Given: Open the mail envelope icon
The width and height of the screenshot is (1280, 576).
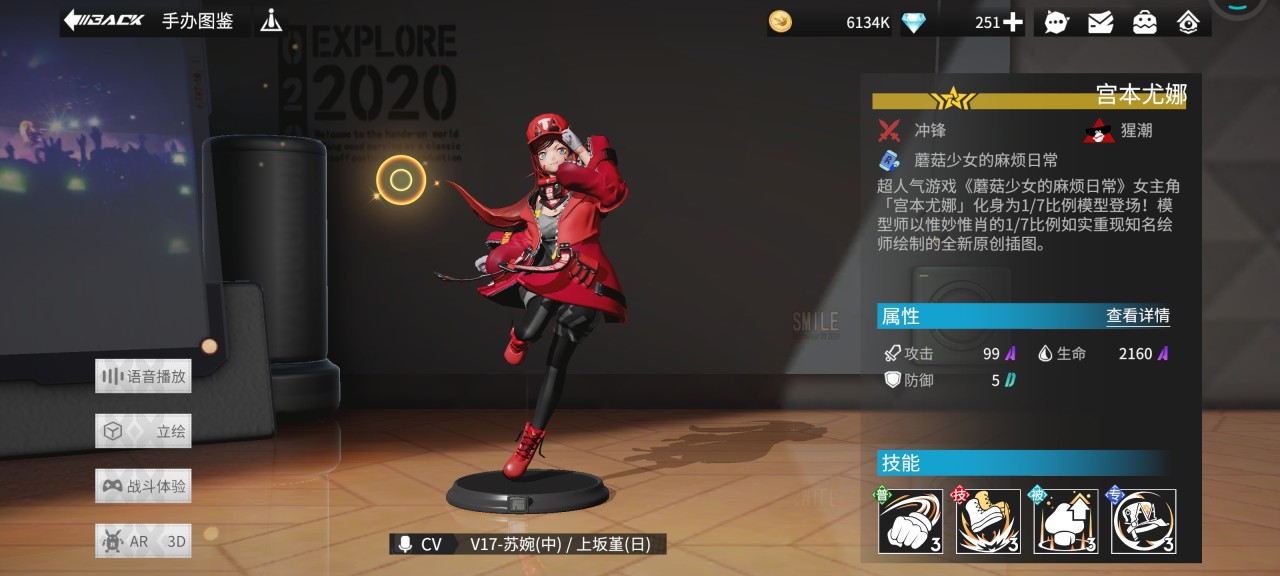Looking at the screenshot, I should (x=1100, y=22).
